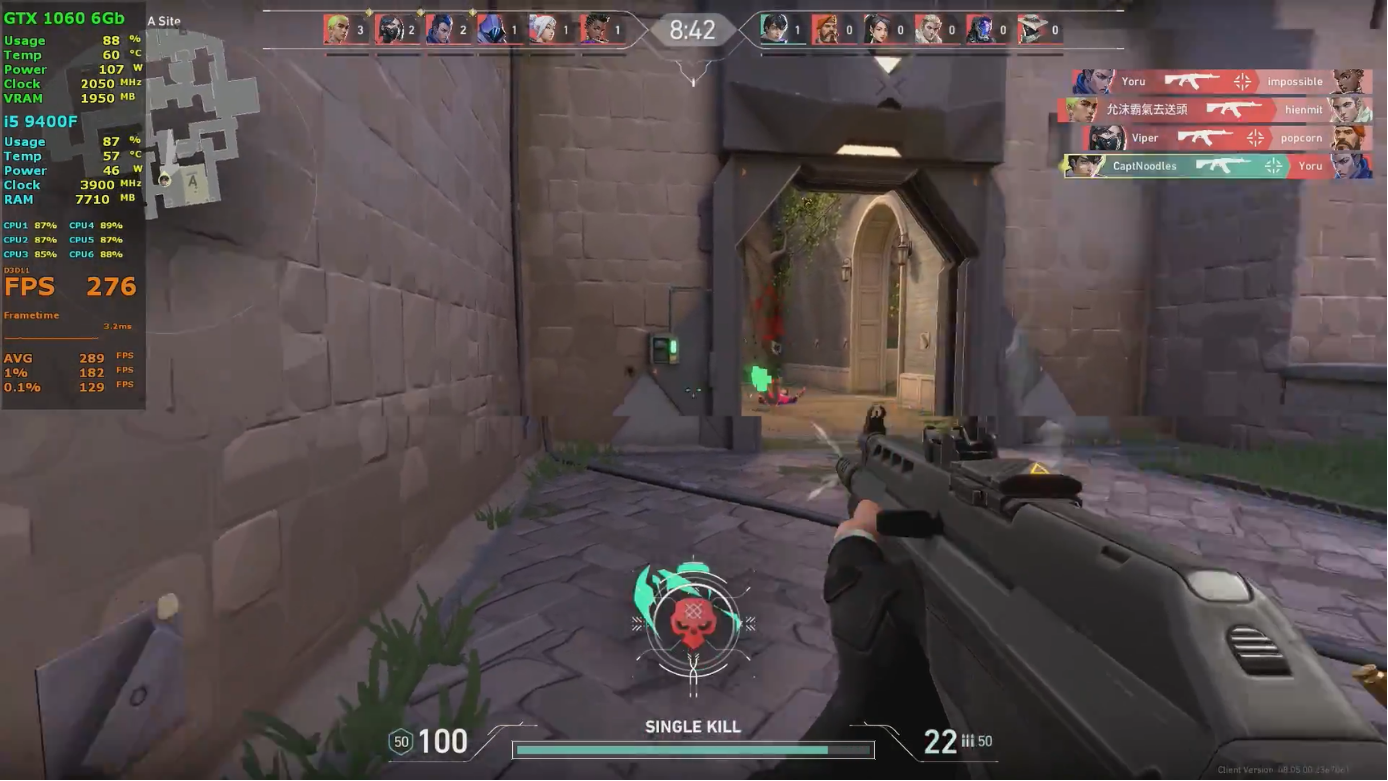Select Brimstone's orange beret portrait in the top bar
The image size is (1388, 781).
coord(825,30)
